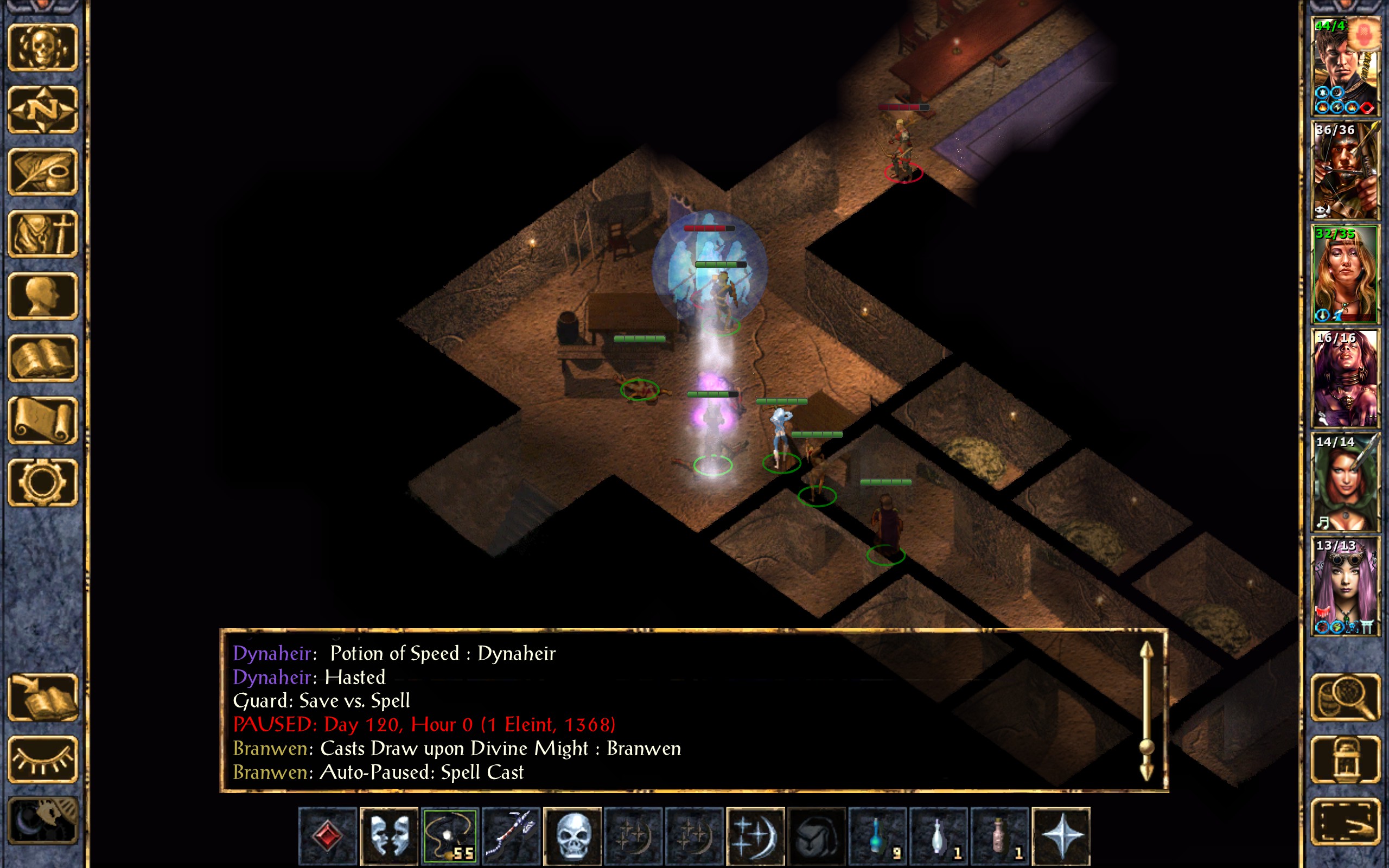
Task: Use the blue potion with 9 charges
Action: pyautogui.click(x=877, y=836)
